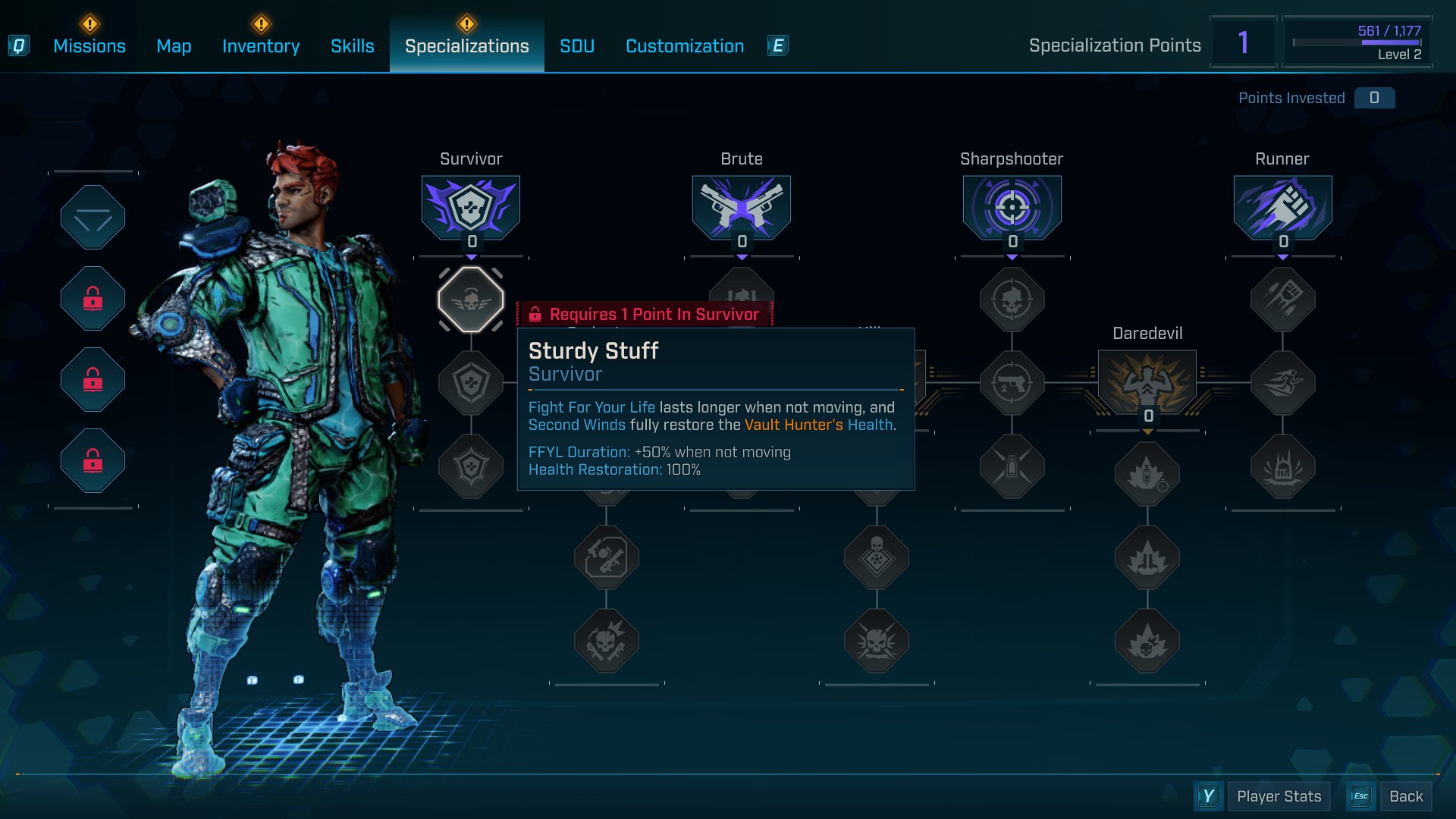Screen dimensions: 1456x819
Task: Click the purple chevron below the Survivor counter
Action: [471, 258]
